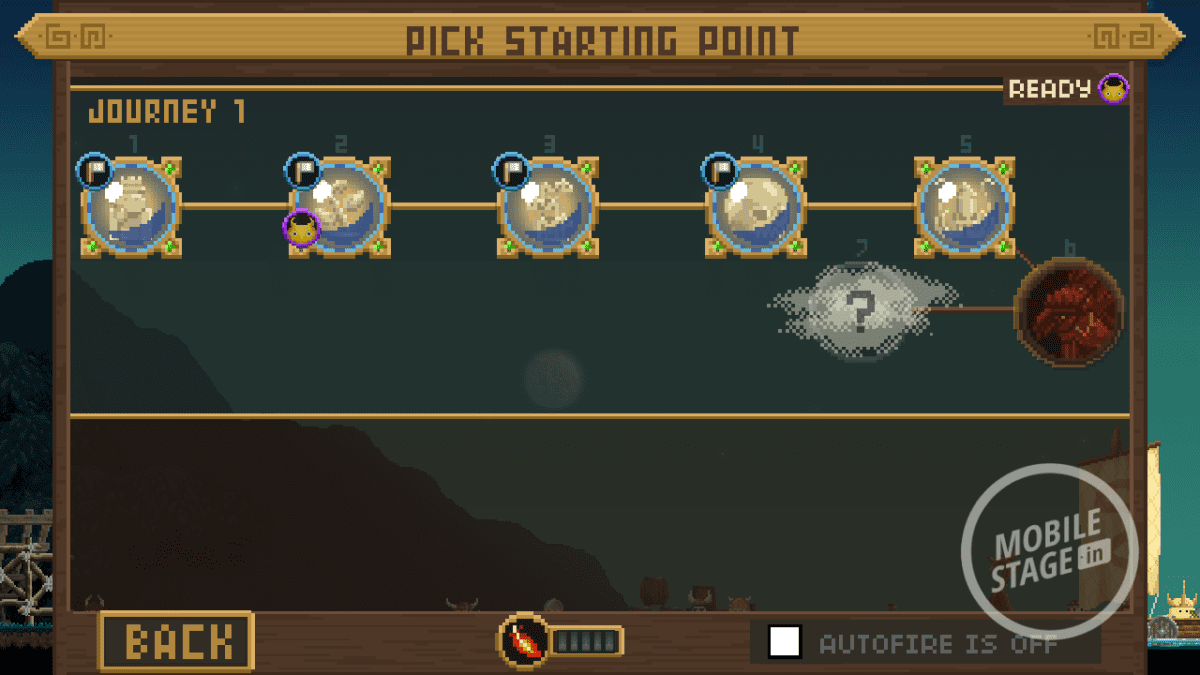The height and width of the screenshot is (675, 1200).
Task: Select level 1 as starting point
Action: (132, 207)
